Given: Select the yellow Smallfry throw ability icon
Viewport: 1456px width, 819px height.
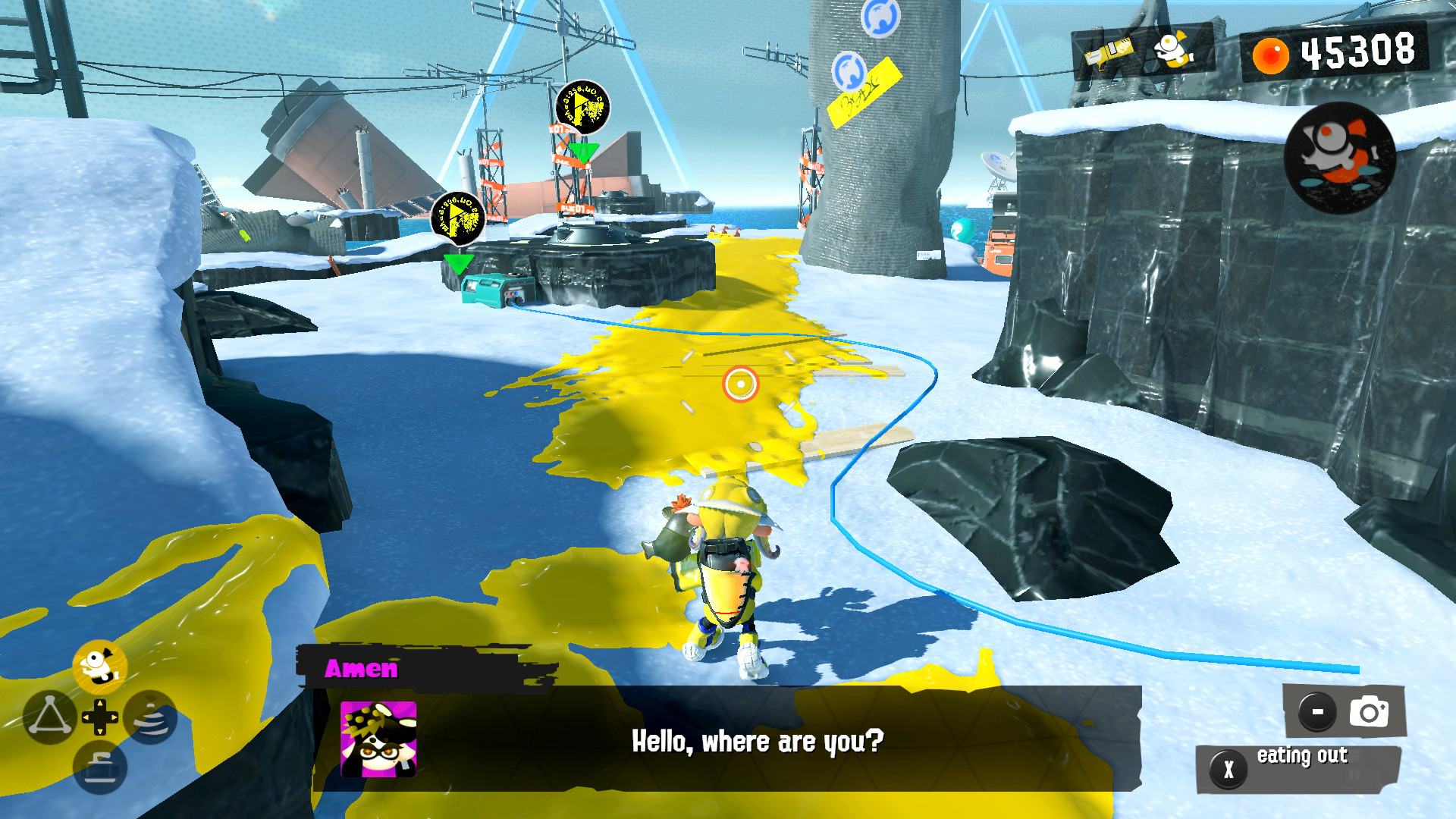Looking at the screenshot, I should click(100, 666).
